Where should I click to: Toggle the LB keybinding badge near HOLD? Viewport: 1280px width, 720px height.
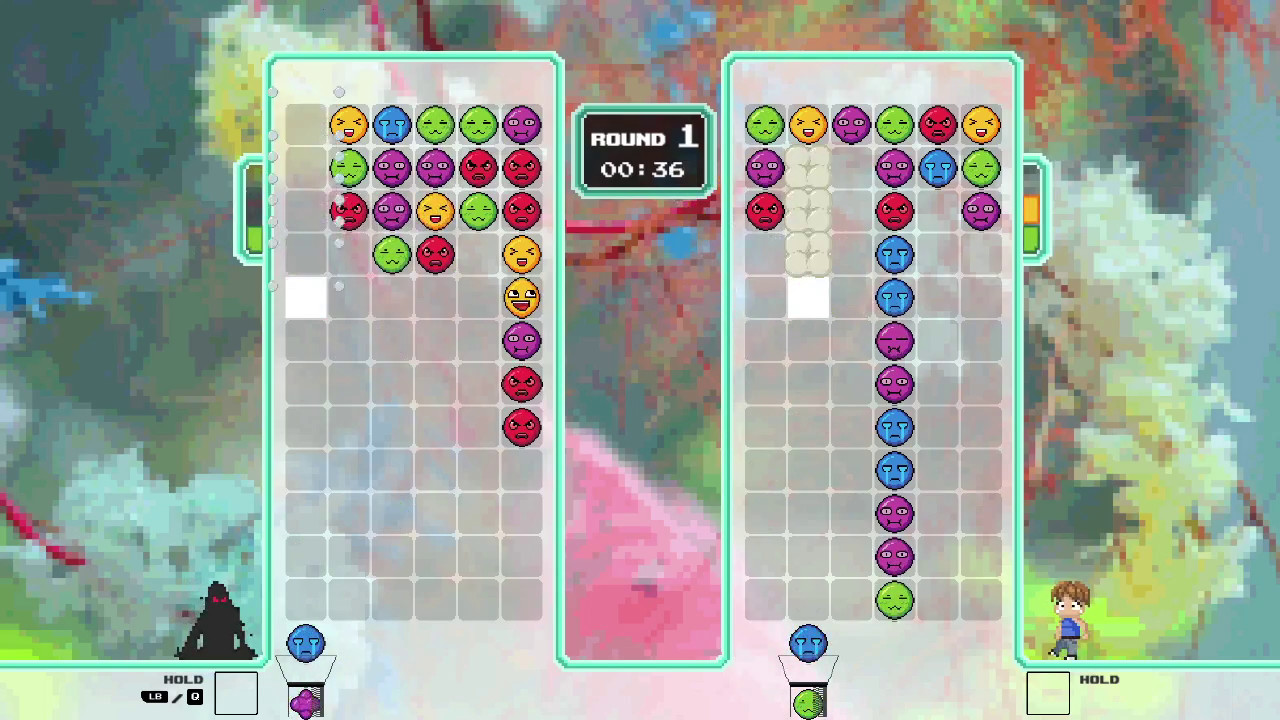point(153,697)
